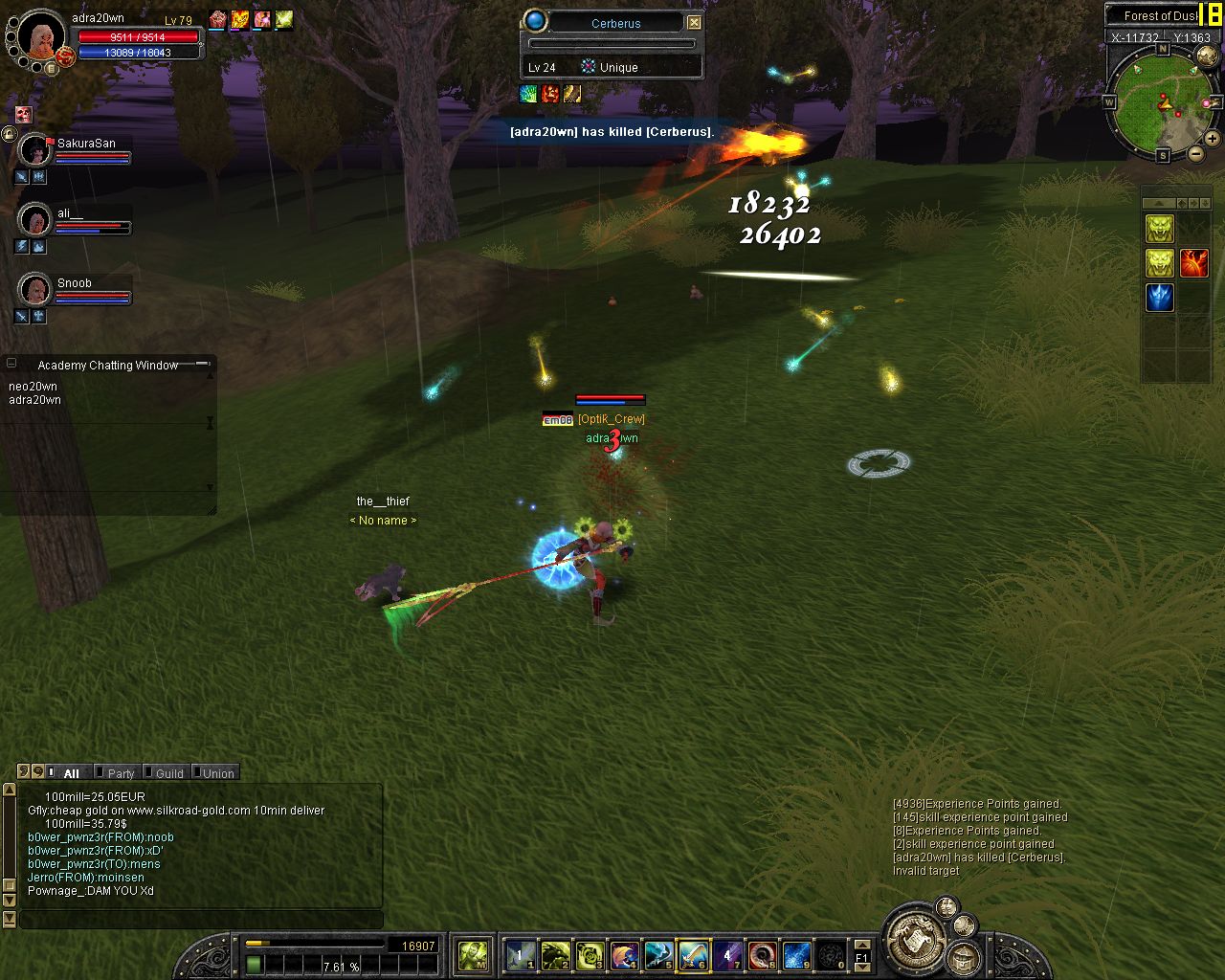Select party member Snoob's portrait
The height and width of the screenshot is (980, 1225).
coord(34,290)
